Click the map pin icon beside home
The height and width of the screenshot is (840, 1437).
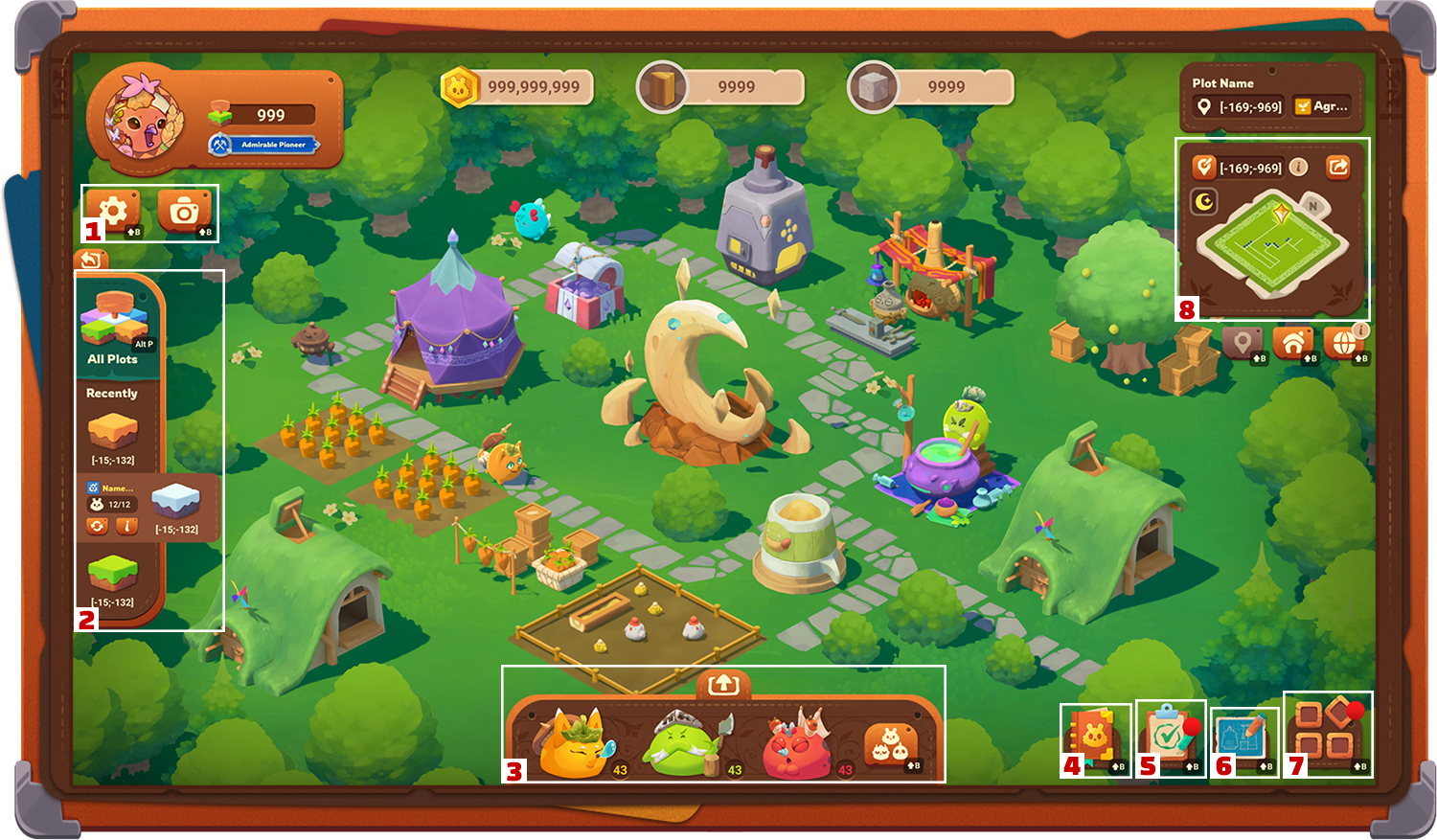pos(1242,344)
